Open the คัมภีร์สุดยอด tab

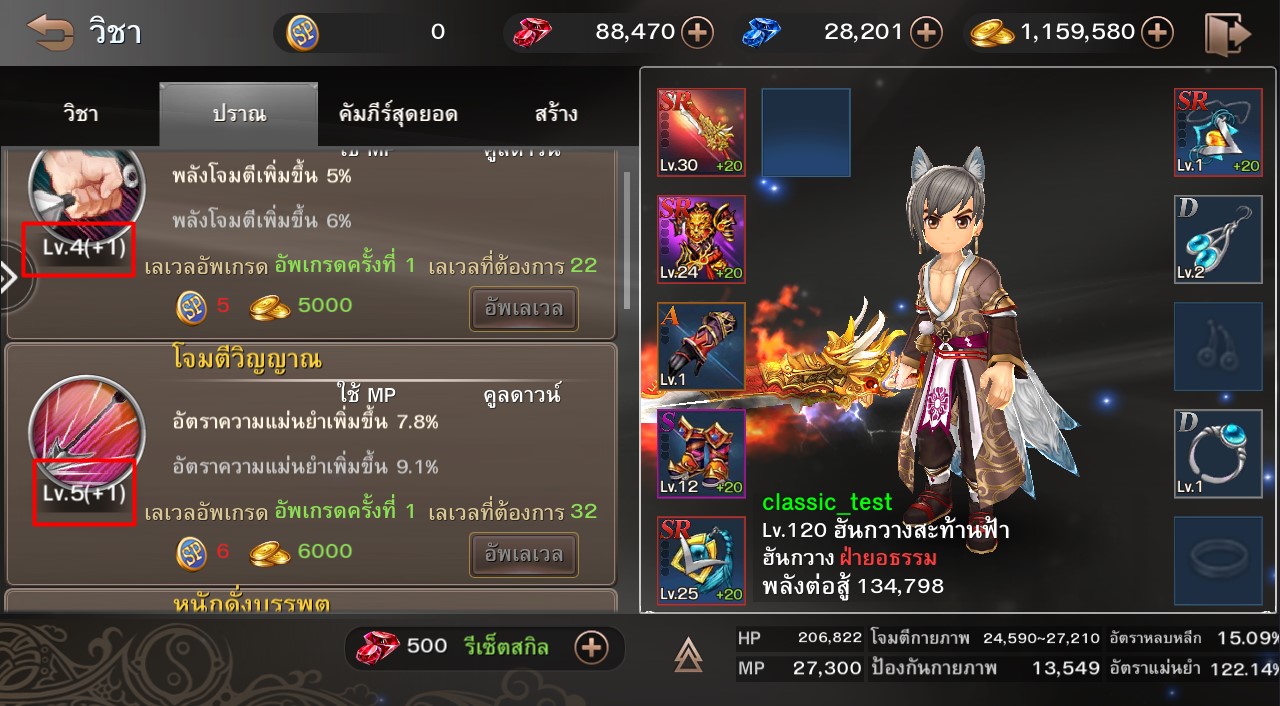click(x=398, y=114)
